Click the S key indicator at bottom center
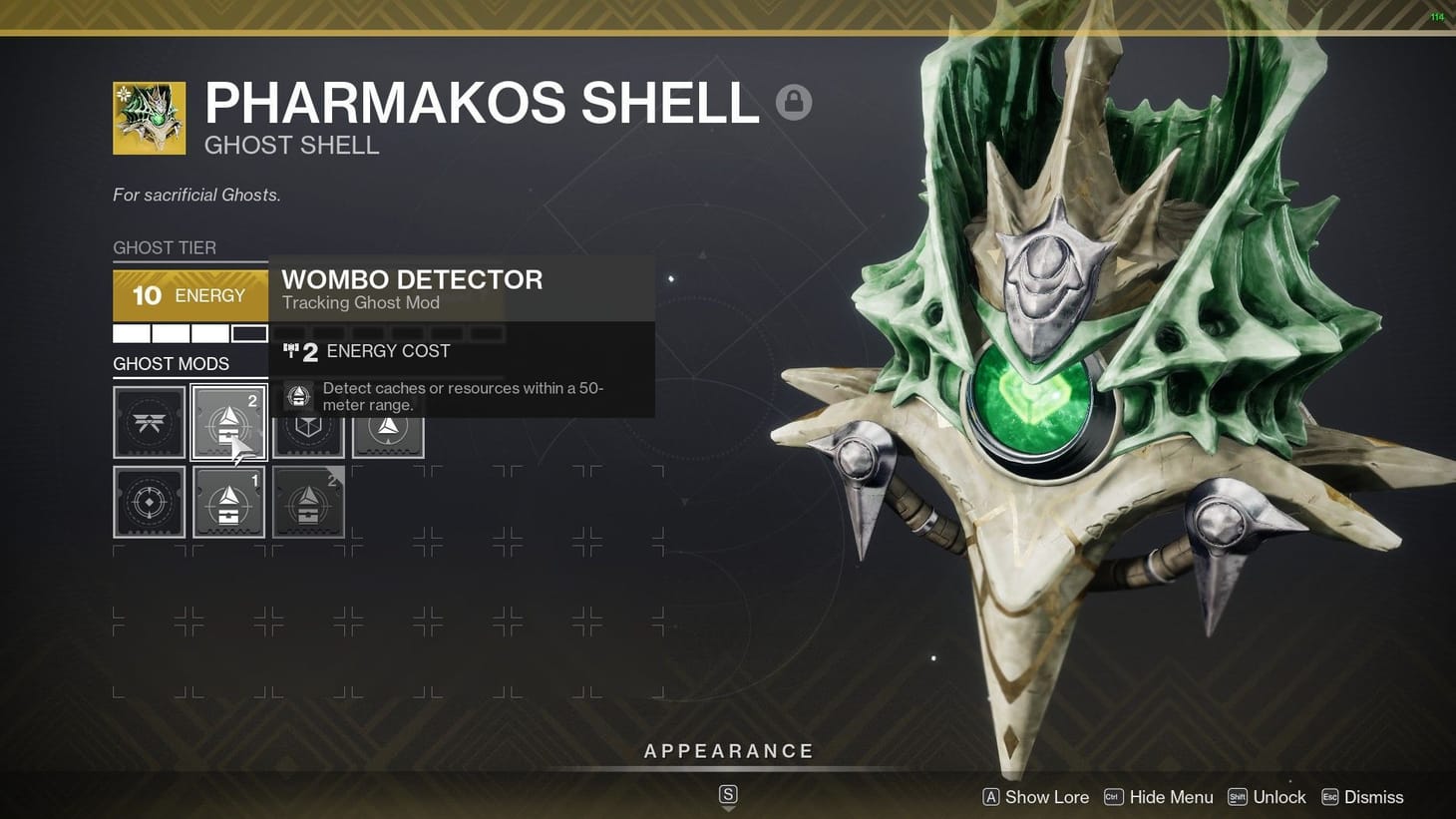Screen dimensions: 1456x819 pos(728,795)
